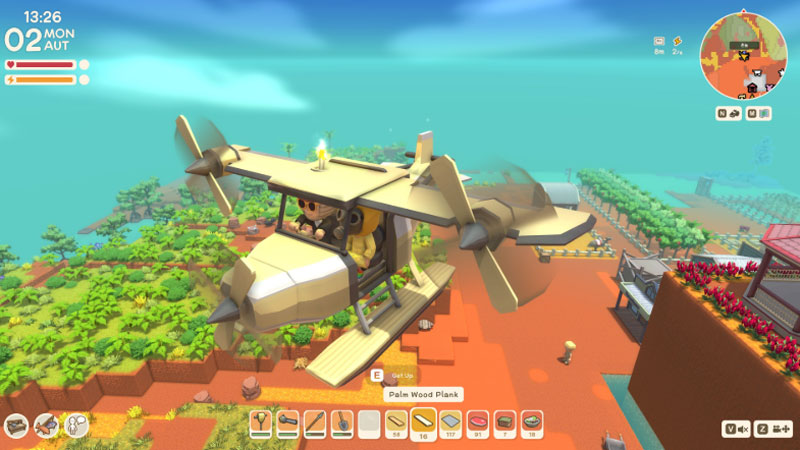This screenshot has width=800, height=450.
Task: Open the furniture sofa menu icon
Action: pos(16,426)
